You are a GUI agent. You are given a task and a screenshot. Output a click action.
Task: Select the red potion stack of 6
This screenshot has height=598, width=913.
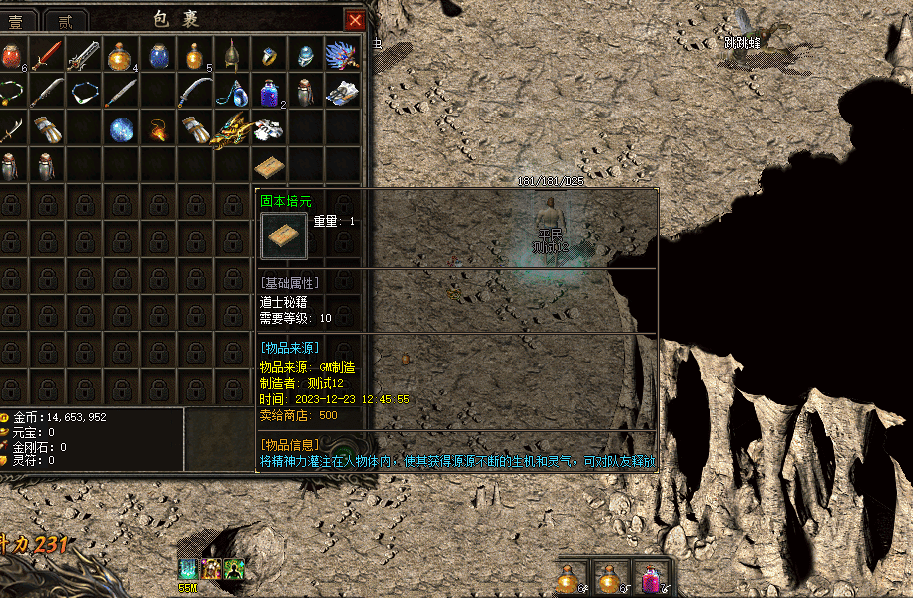click(x=11, y=56)
